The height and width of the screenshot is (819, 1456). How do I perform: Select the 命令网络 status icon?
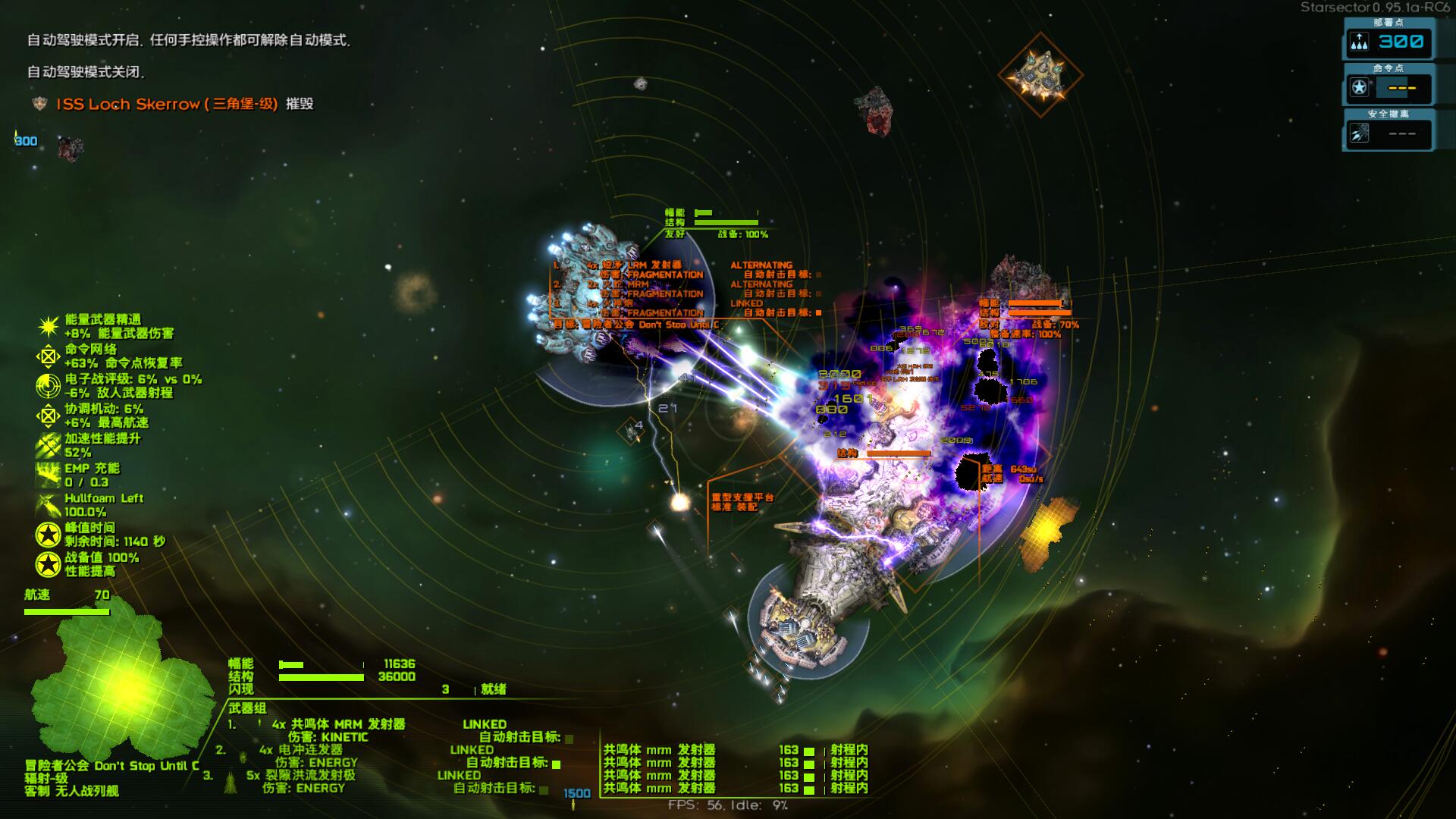coord(49,356)
